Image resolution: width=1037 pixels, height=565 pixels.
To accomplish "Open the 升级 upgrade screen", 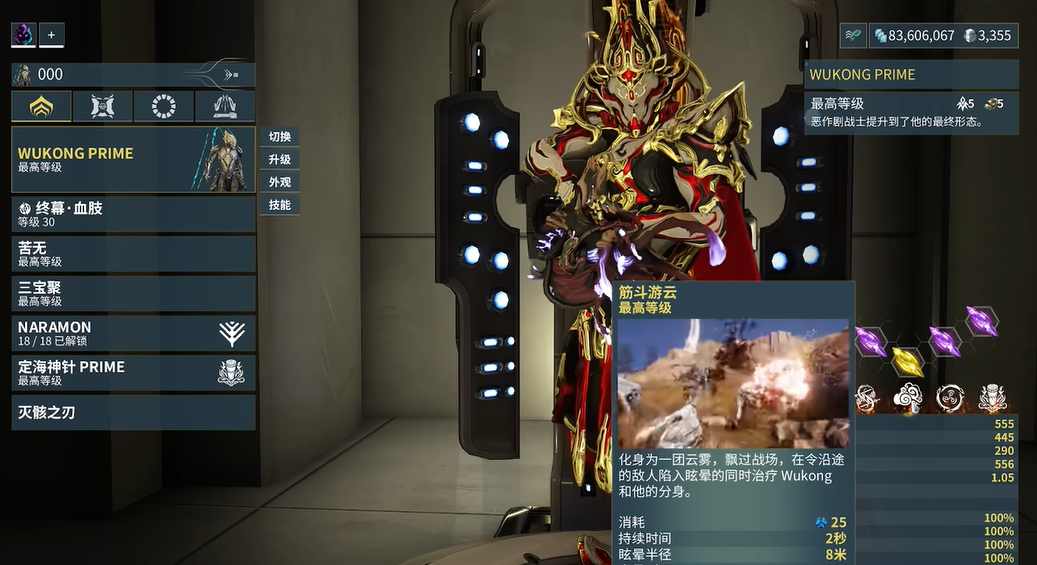I will pyautogui.click(x=280, y=160).
